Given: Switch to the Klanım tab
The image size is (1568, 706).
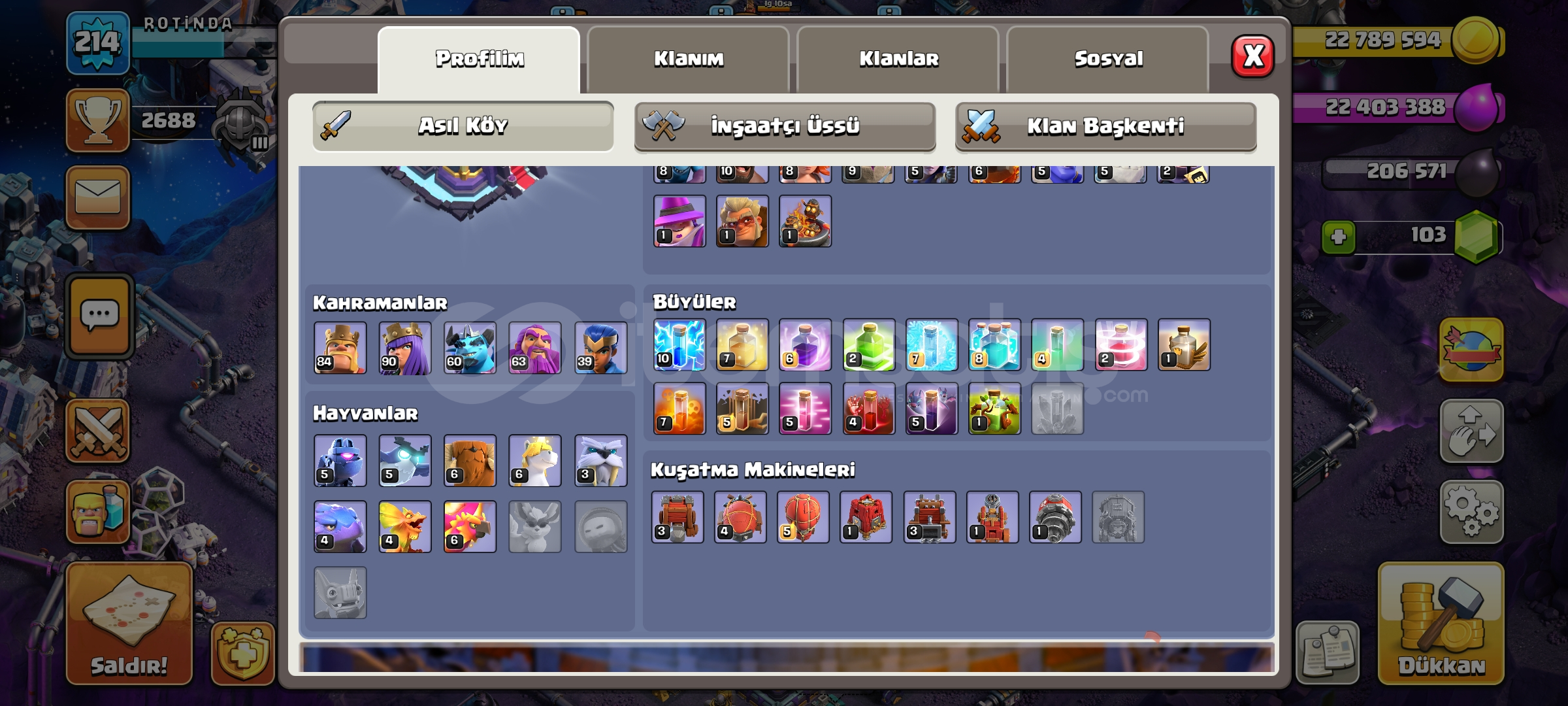Looking at the screenshot, I should (x=689, y=59).
